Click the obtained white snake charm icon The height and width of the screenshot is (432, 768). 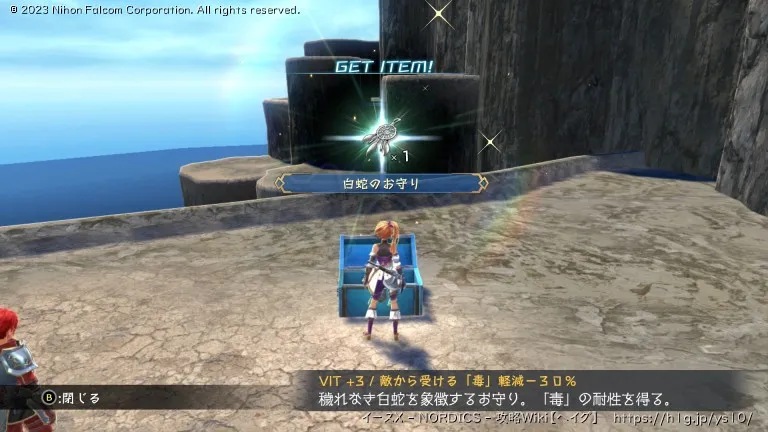[x=377, y=138]
